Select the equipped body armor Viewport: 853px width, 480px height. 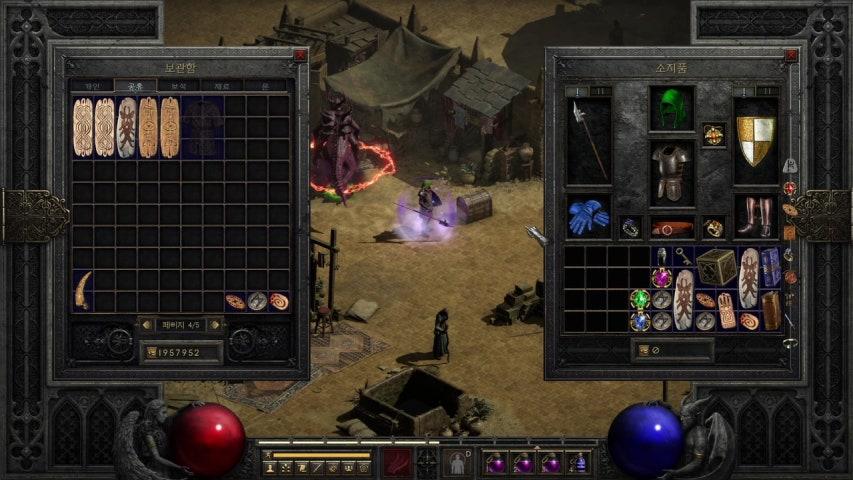pyautogui.click(x=671, y=172)
